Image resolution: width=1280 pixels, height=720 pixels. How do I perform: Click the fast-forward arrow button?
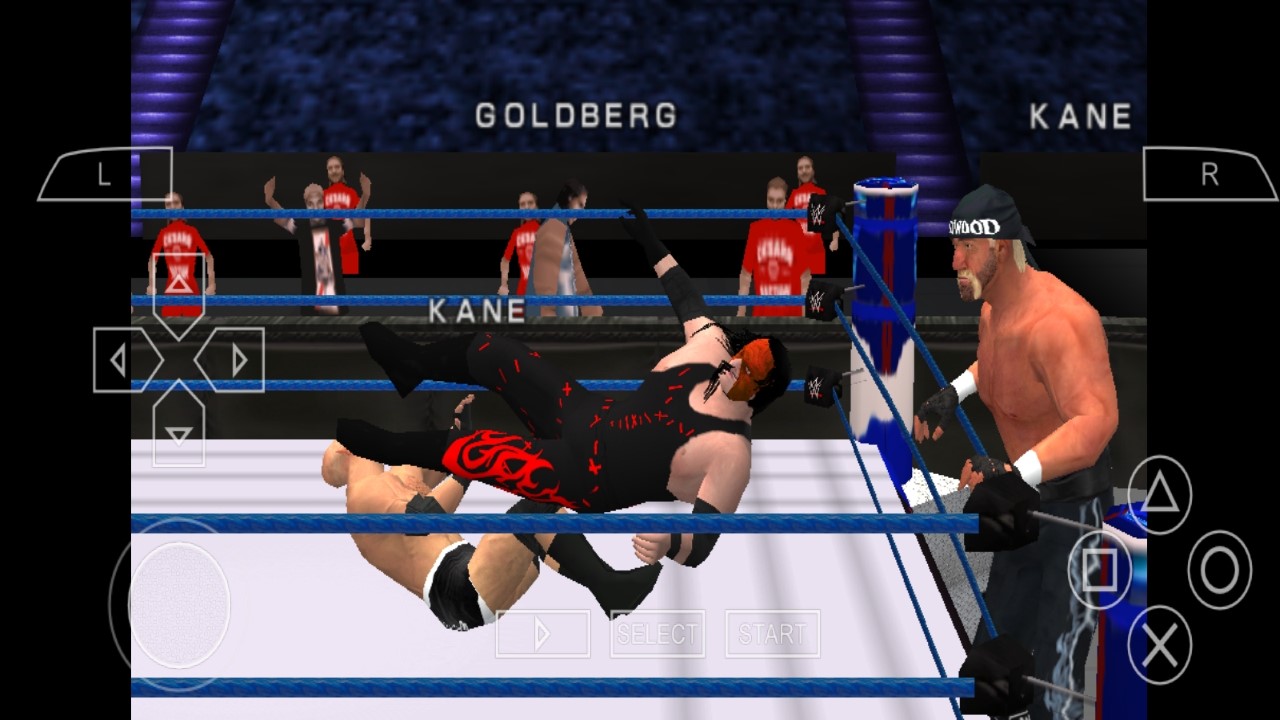(542, 633)
